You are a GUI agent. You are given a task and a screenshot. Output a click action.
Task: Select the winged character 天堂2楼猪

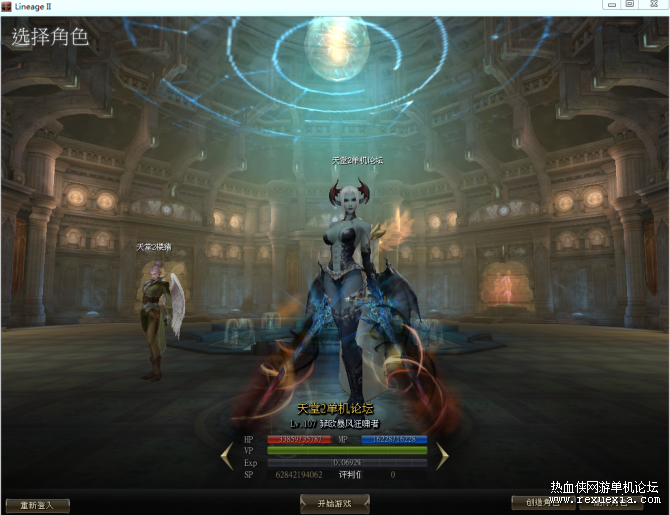pyautogui.click(x=154, y=315)
